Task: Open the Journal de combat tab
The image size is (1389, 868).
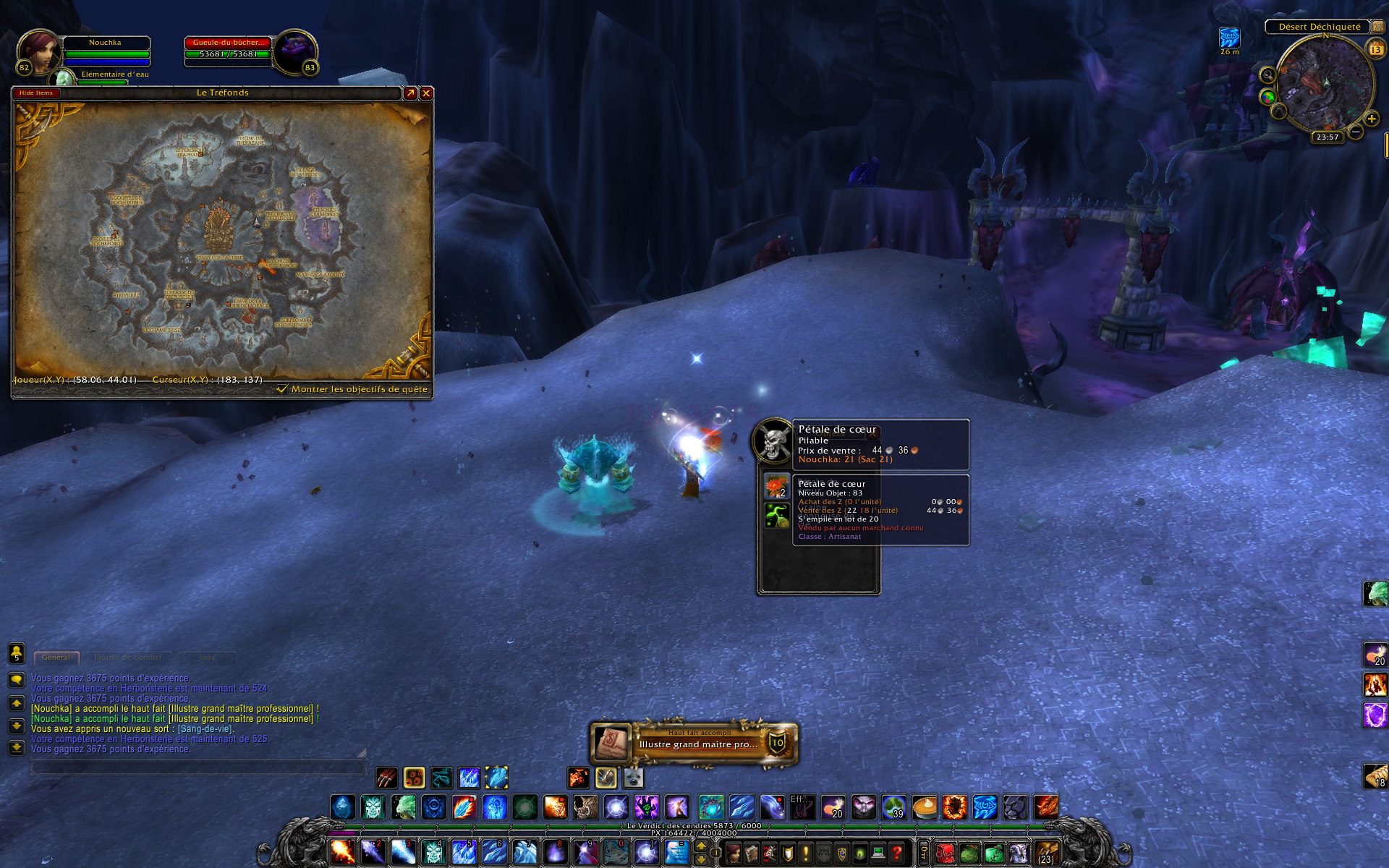Action: tap(128, 658)
